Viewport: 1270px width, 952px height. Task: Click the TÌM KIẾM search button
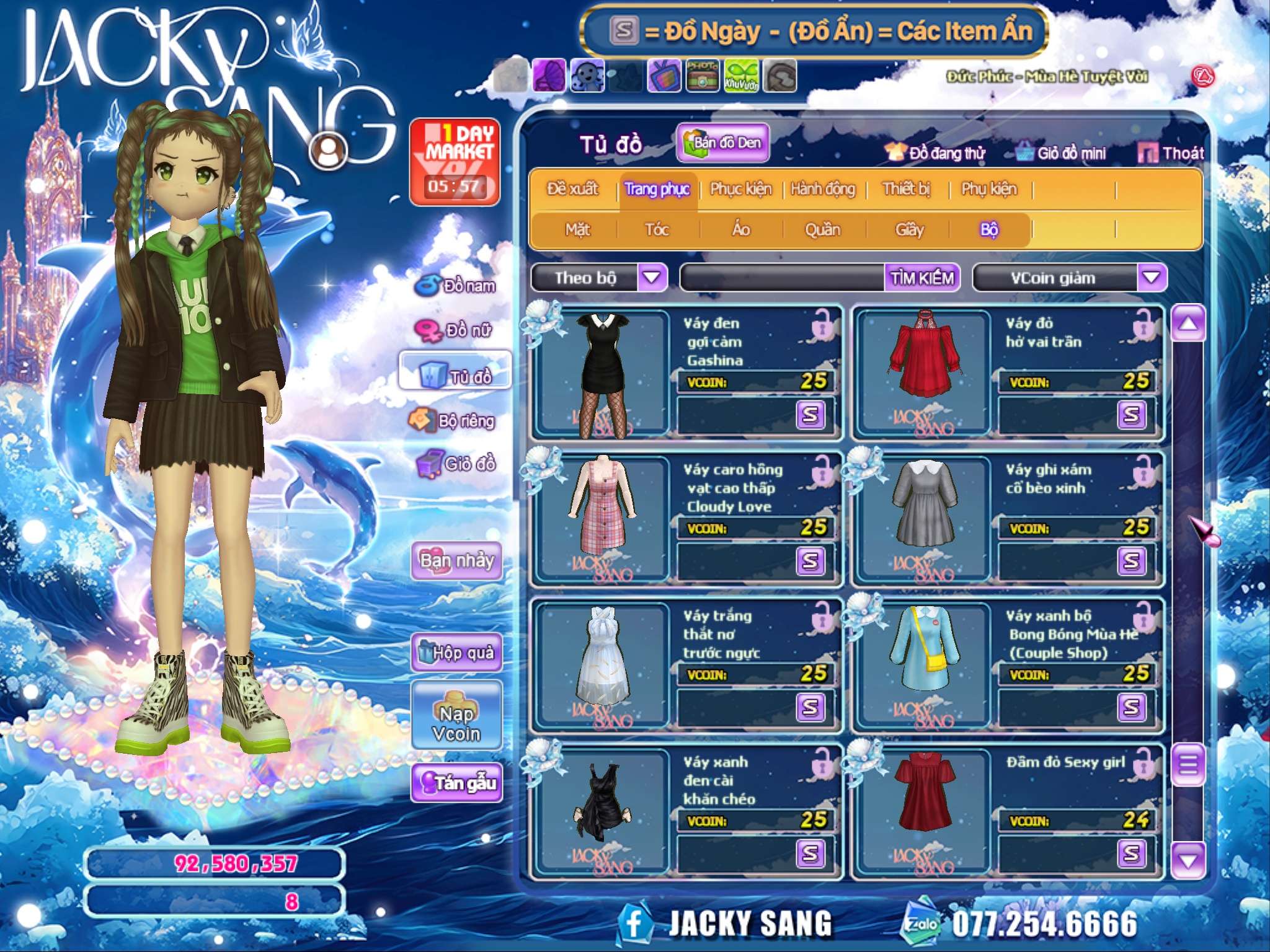pos(921,278)
